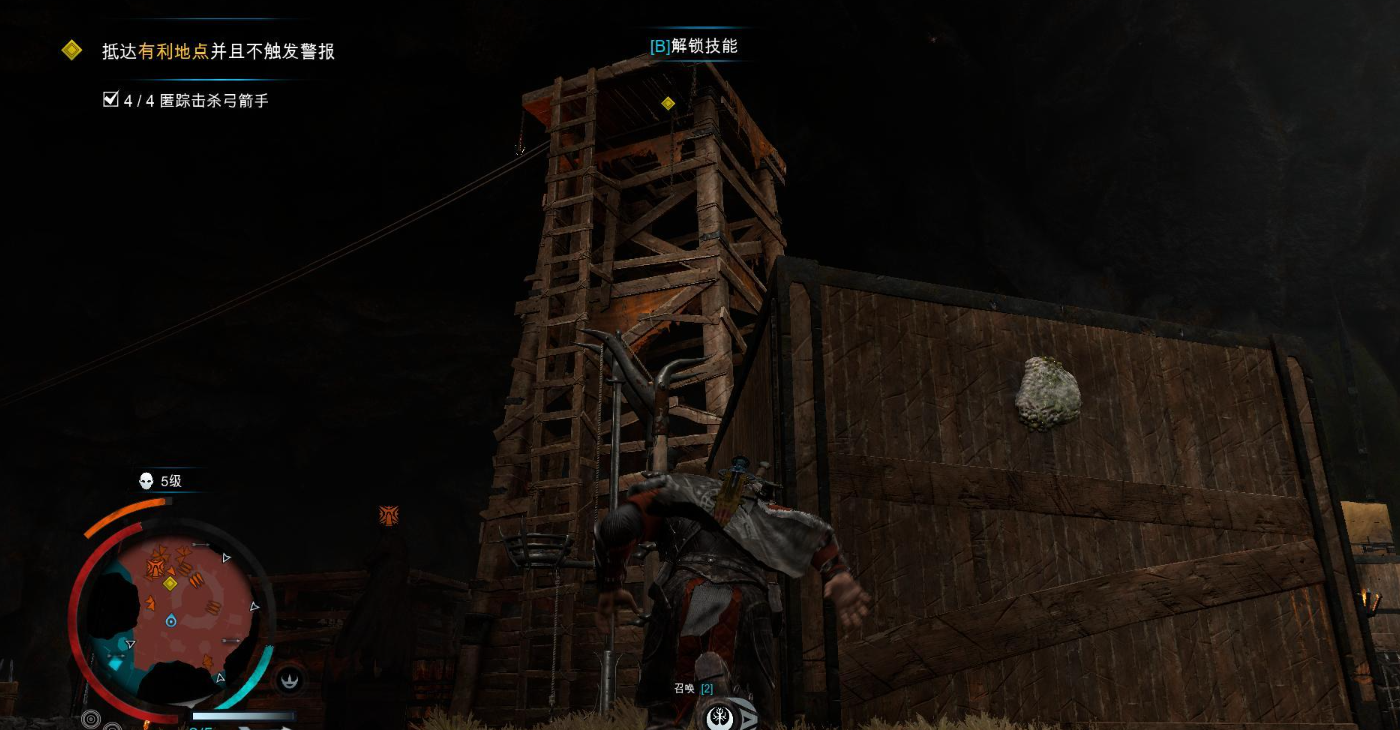
Task: Click the 4/4 stealth archer kills checkbox
Action: pos(111,99)
